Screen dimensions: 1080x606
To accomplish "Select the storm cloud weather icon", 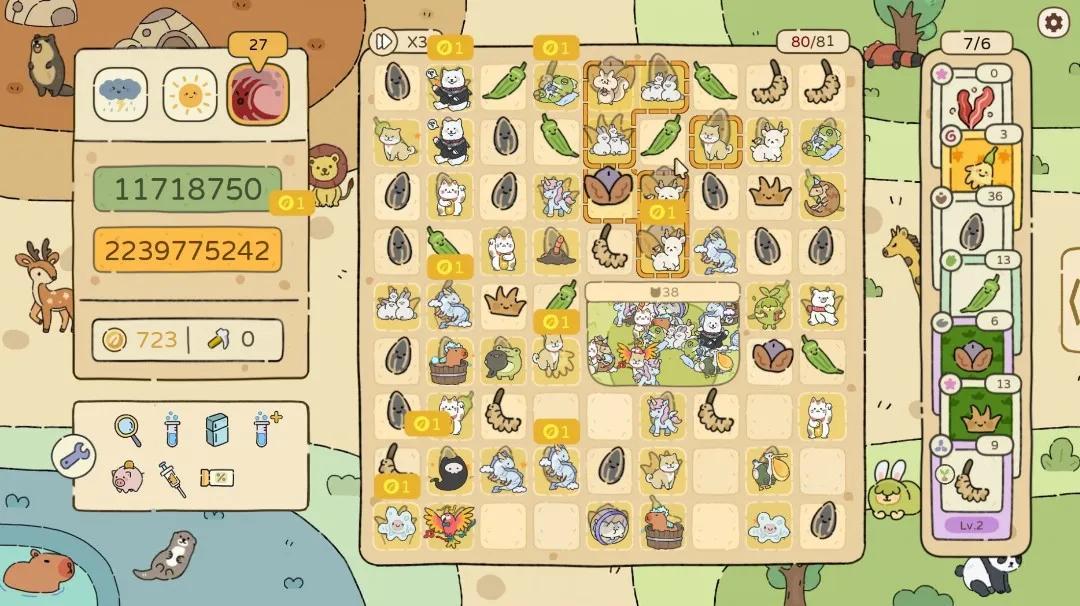I will pyautogui.click(x=122, y=94).
